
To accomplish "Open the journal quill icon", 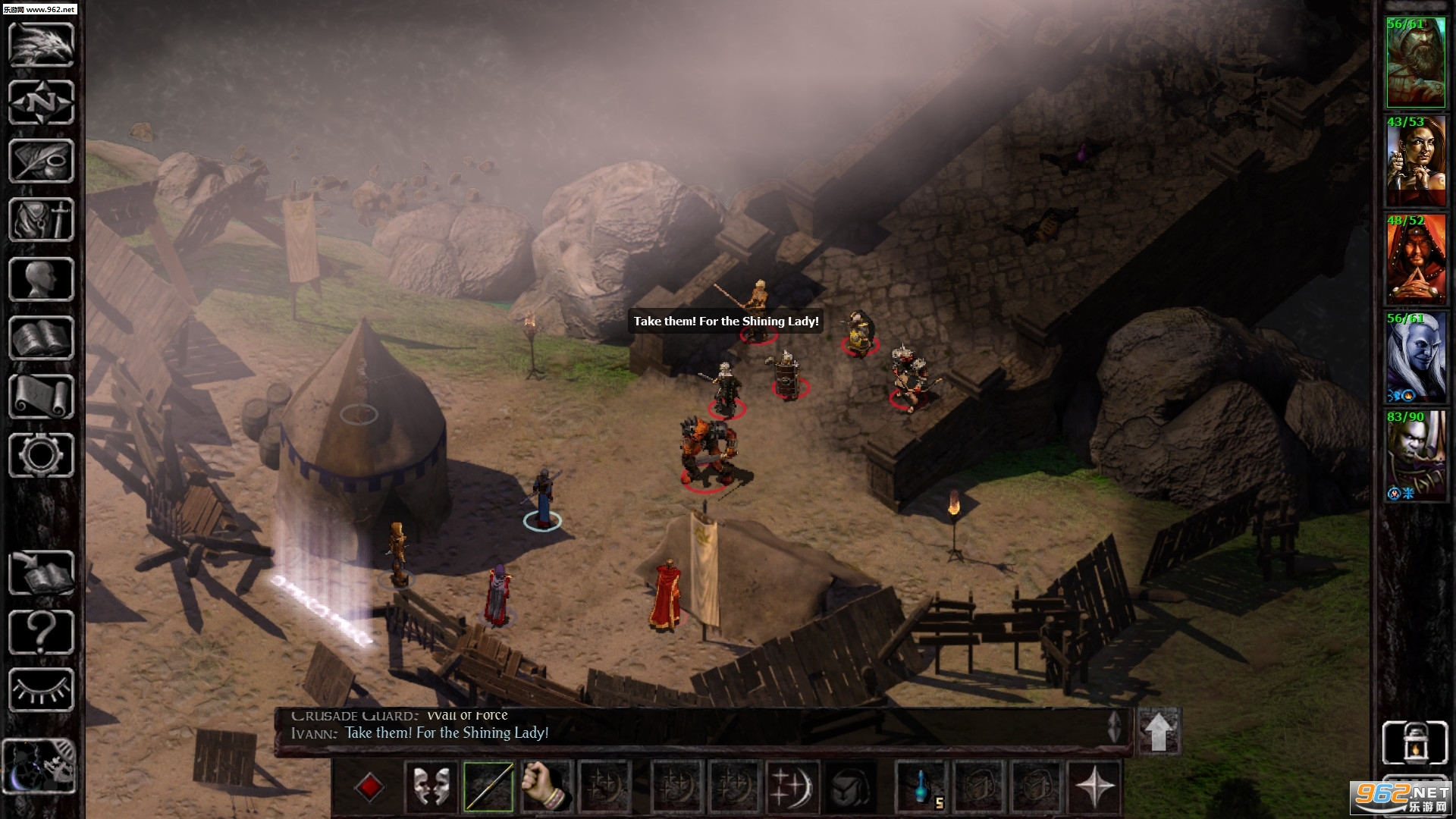I will tap(41, 161).
